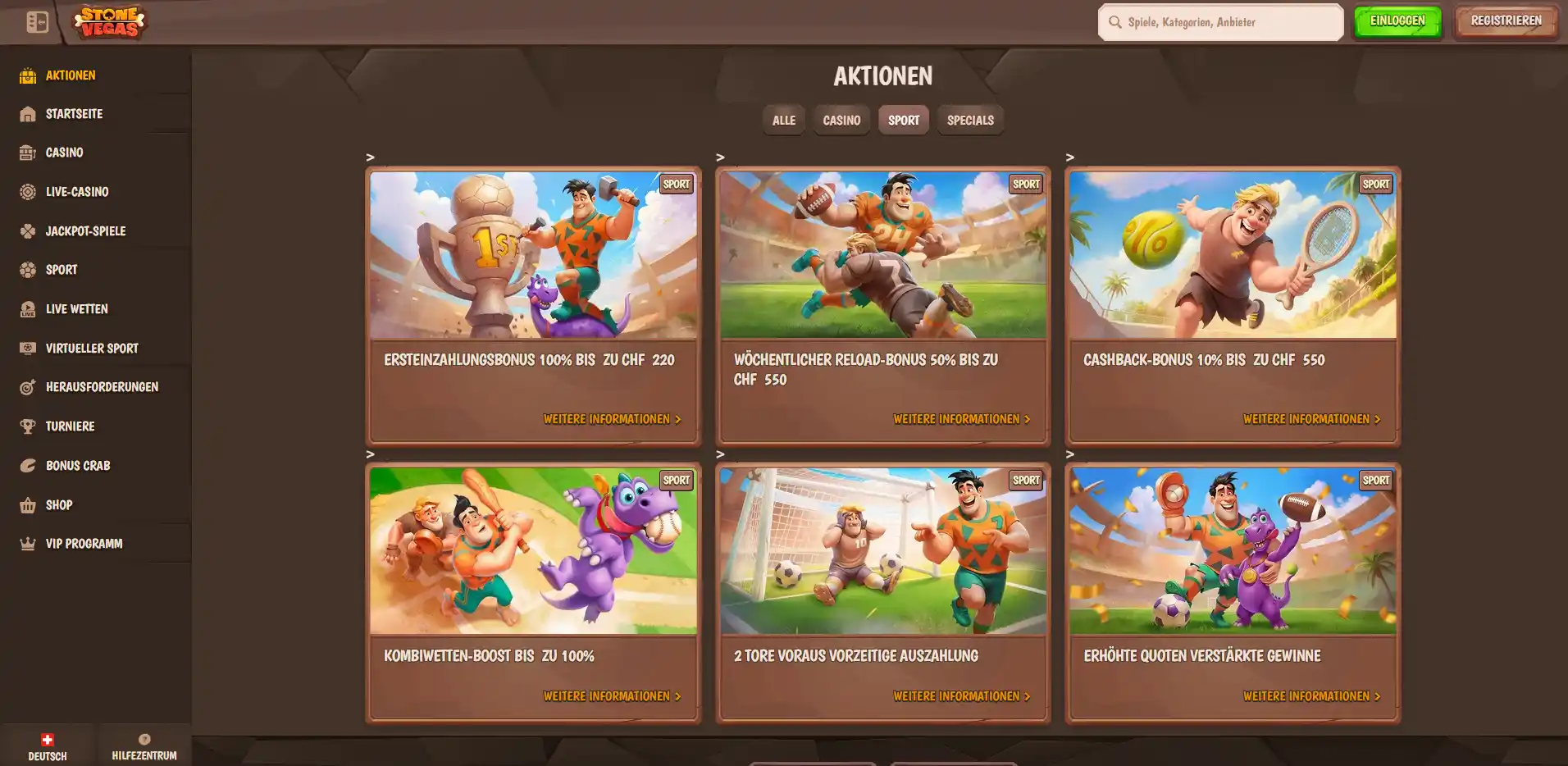Image resolution: width=1568 pixels, height=766 pixels.
Task: Open Bonus Crab from the sidebar
Action: [x=27, y=465]
